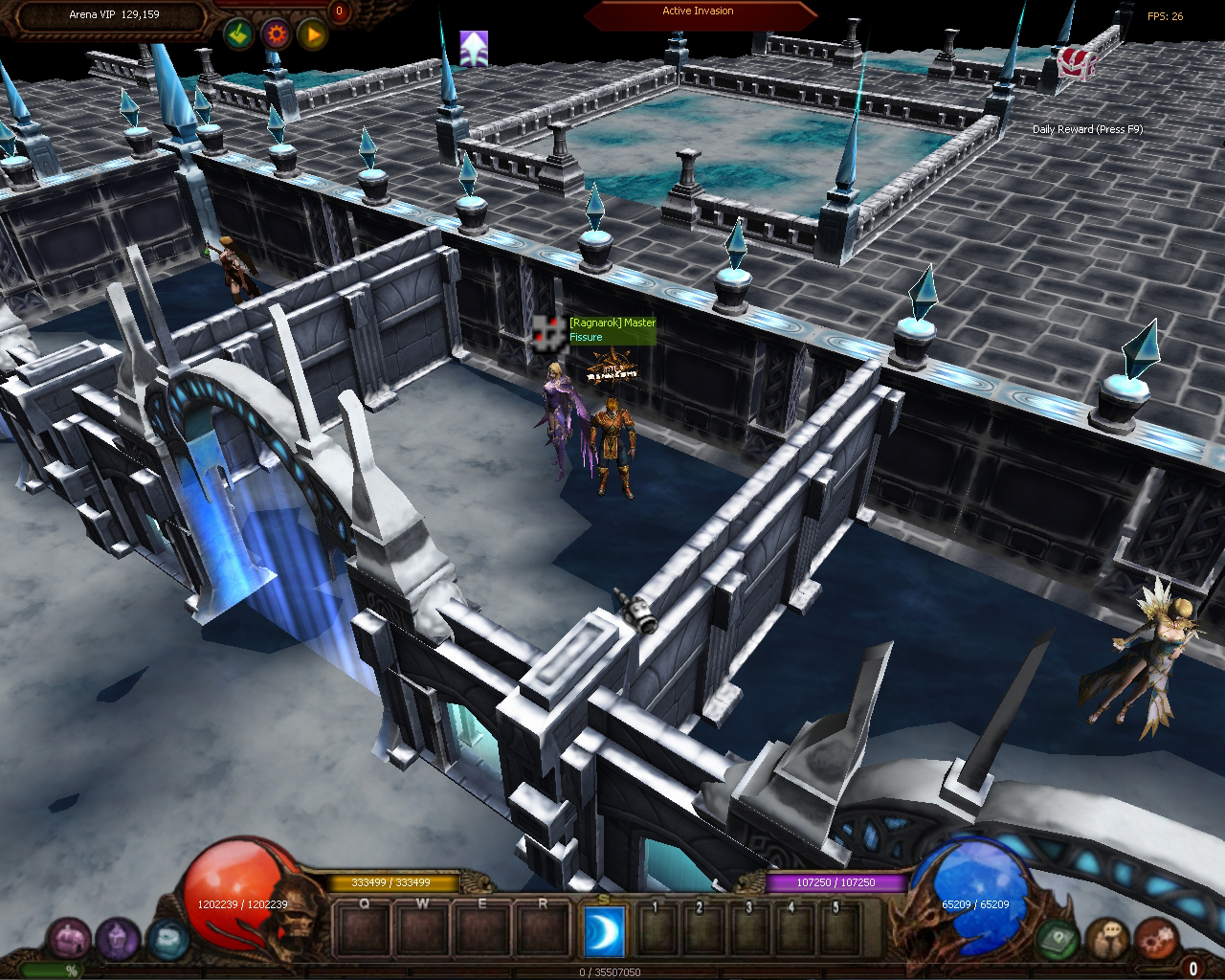Open the purple helmet character icon

(119, 939)
